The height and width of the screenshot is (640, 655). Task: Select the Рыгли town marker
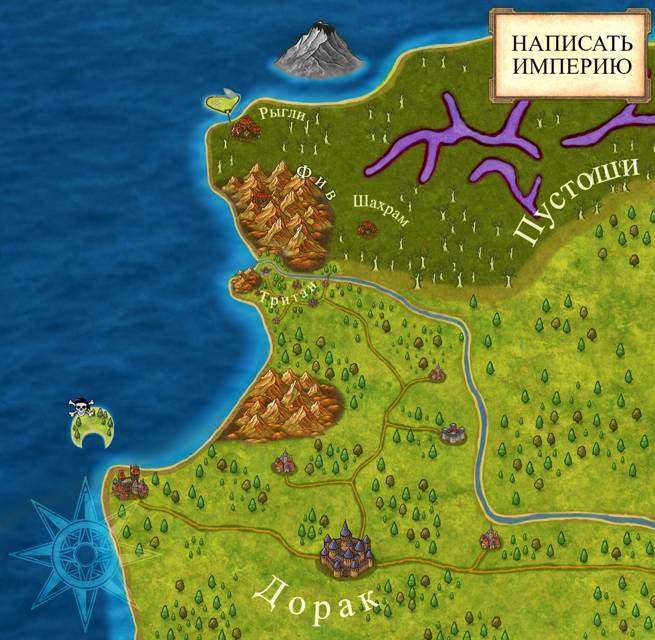pos(244,127)
